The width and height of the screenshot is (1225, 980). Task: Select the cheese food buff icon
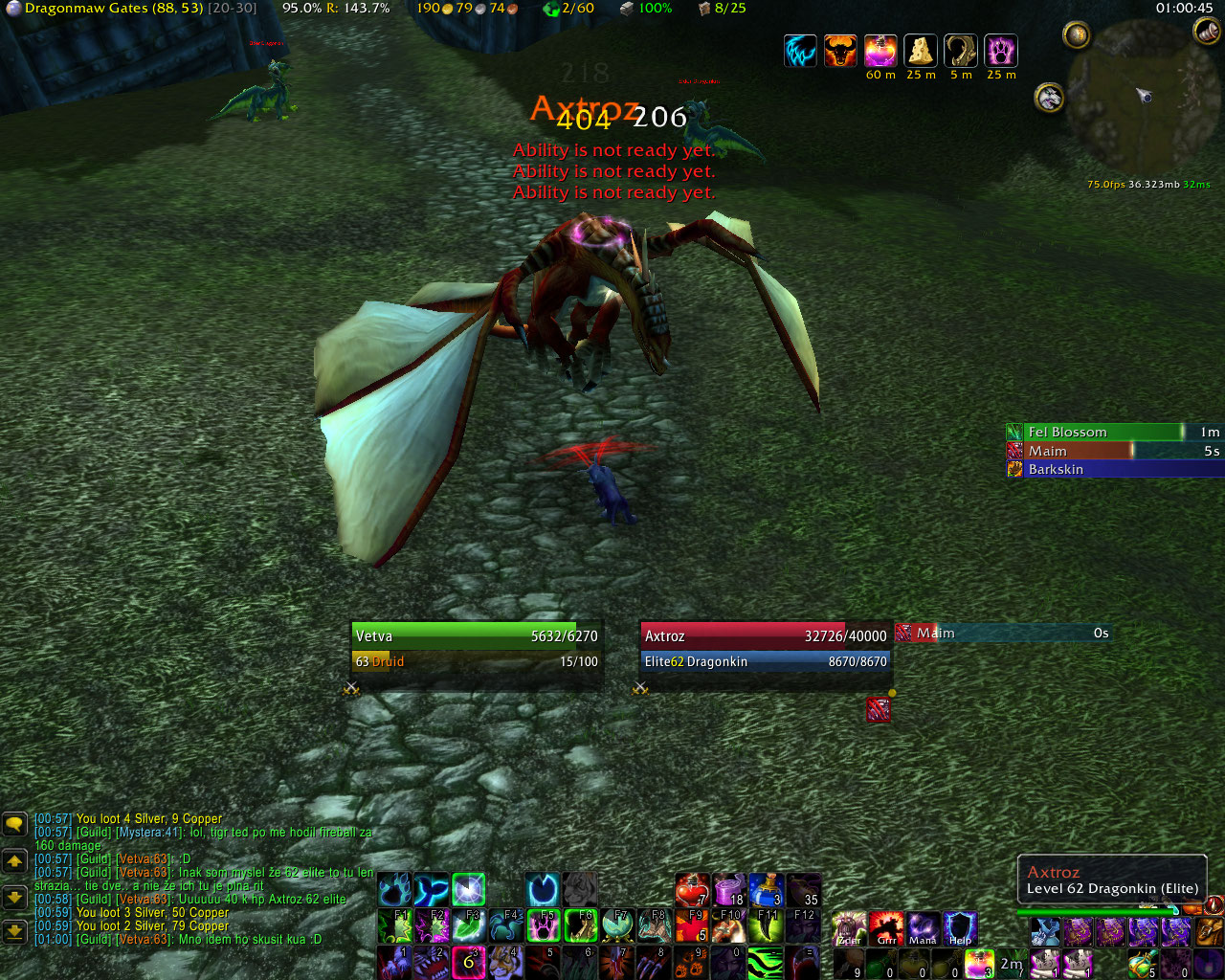coord(921,51)
